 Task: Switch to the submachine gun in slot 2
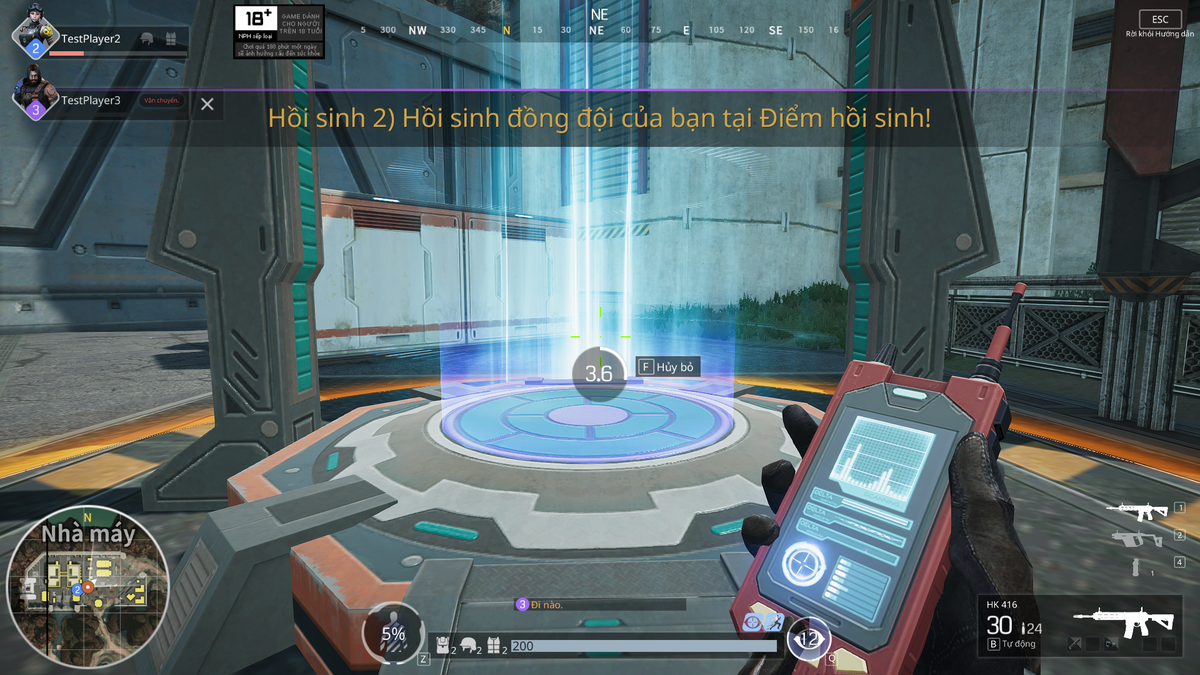(1138, 539)
